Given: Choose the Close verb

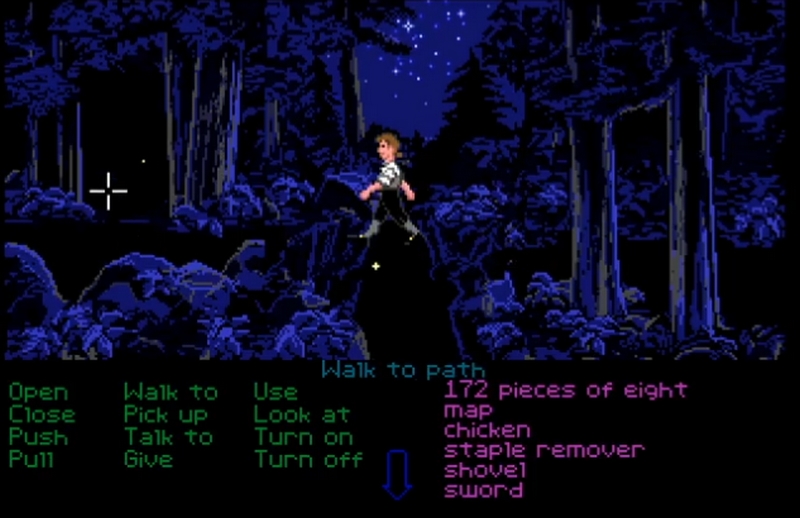Looking at the screenshot, I should (x=42, y=414).
